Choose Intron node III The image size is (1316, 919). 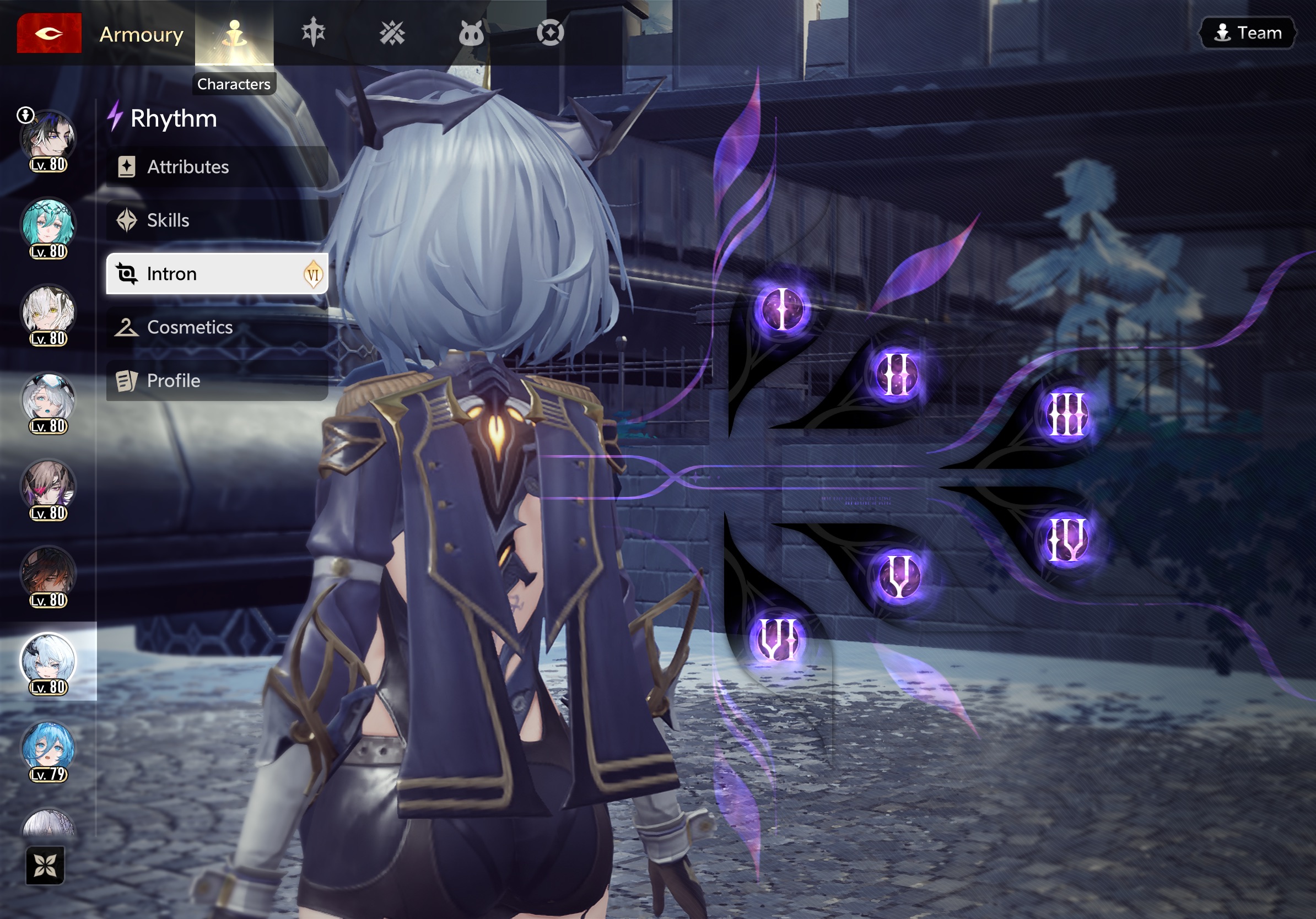pyautogui.click(x=1066, y=414)
